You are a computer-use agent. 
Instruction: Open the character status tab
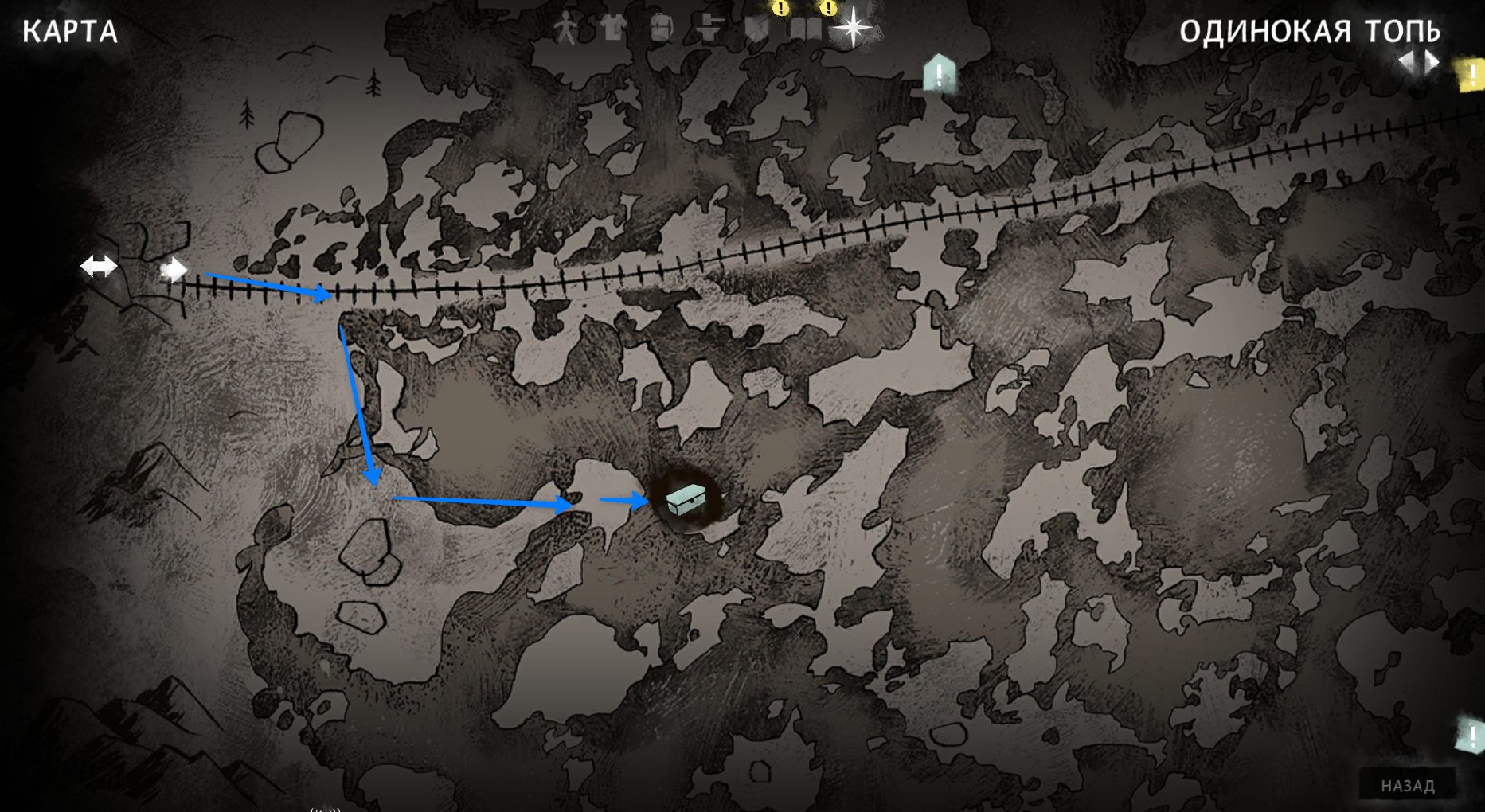tap(565, 29)
